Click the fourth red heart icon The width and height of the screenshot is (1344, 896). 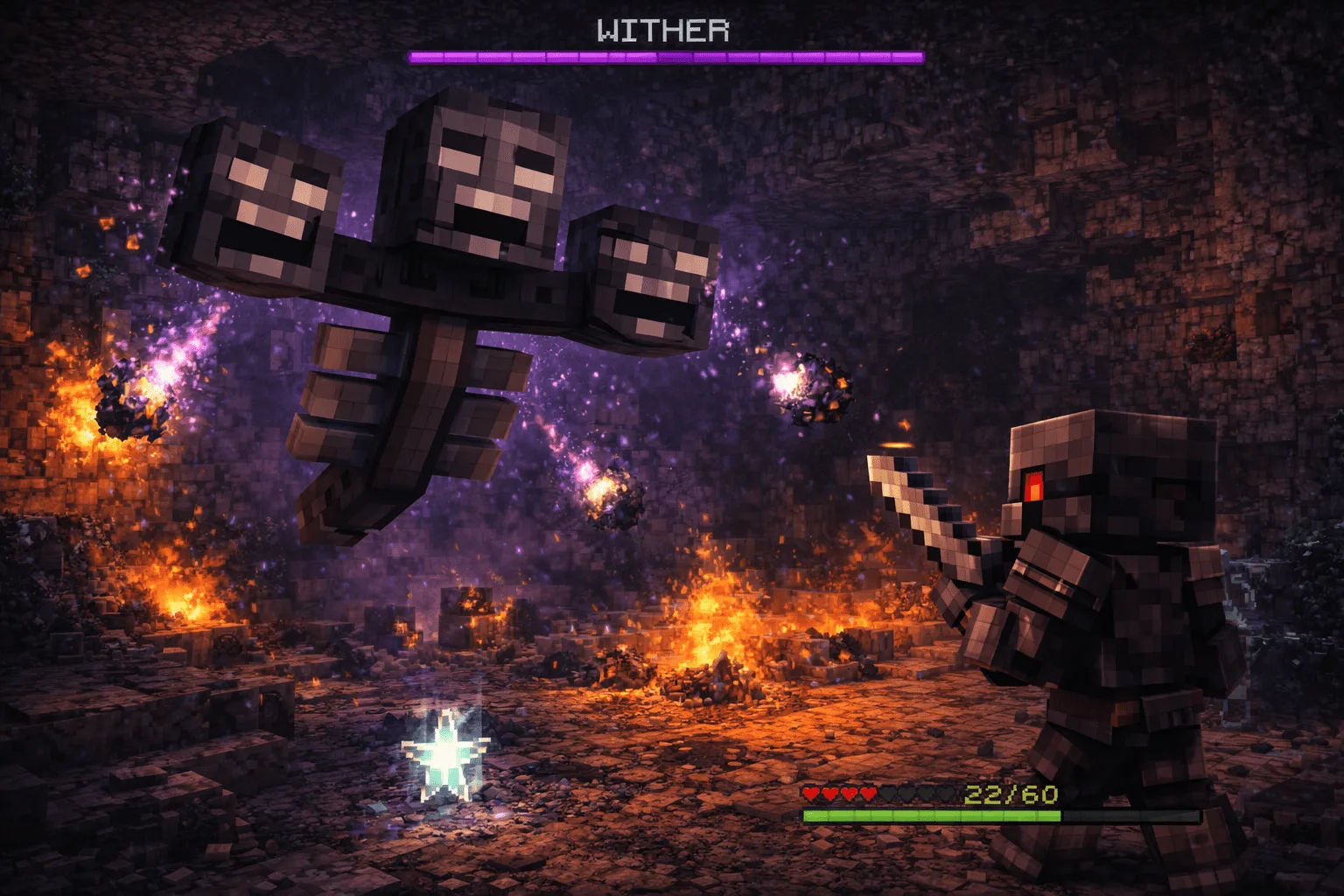[868, 793]
